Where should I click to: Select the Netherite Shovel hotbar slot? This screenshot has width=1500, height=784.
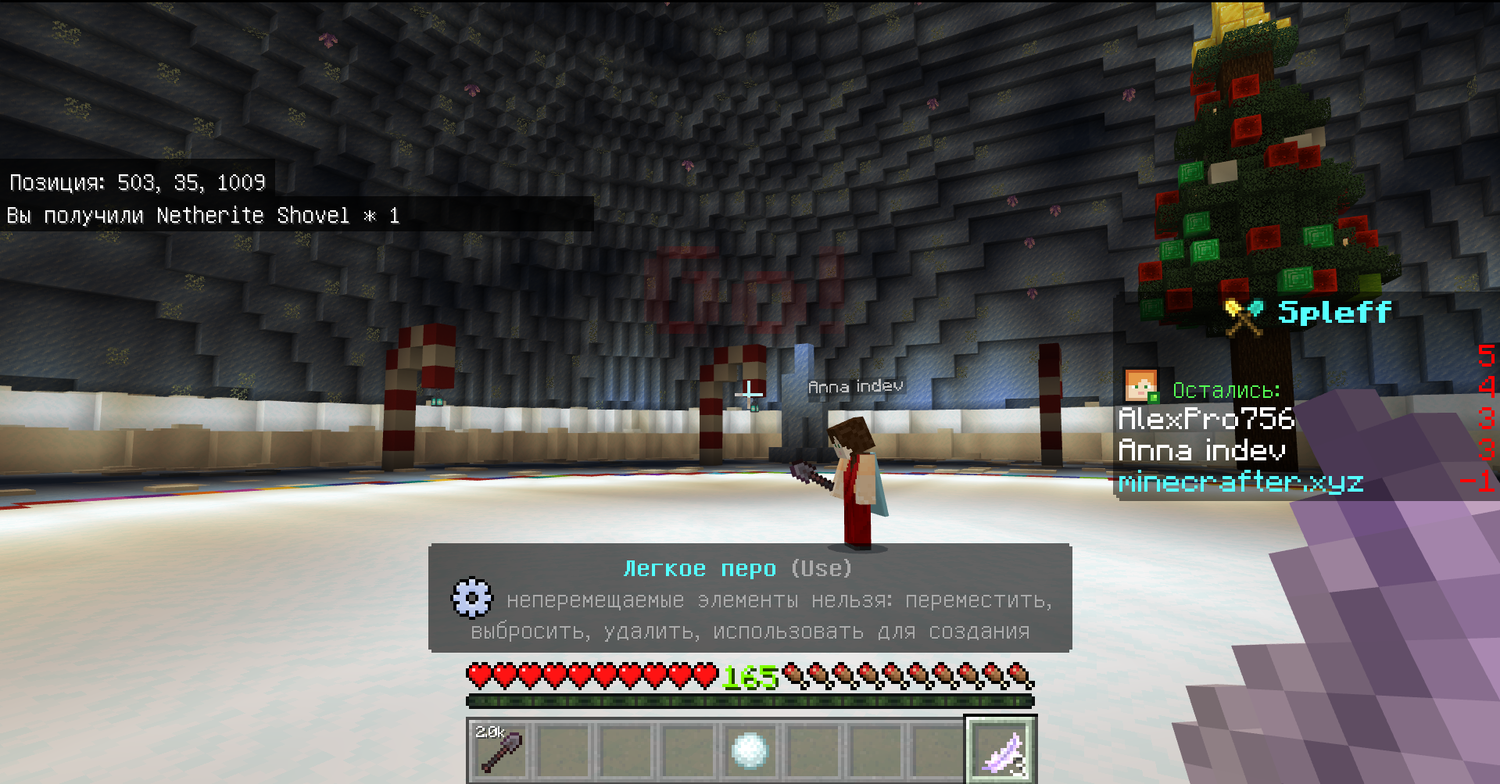(x=499, y=750)
